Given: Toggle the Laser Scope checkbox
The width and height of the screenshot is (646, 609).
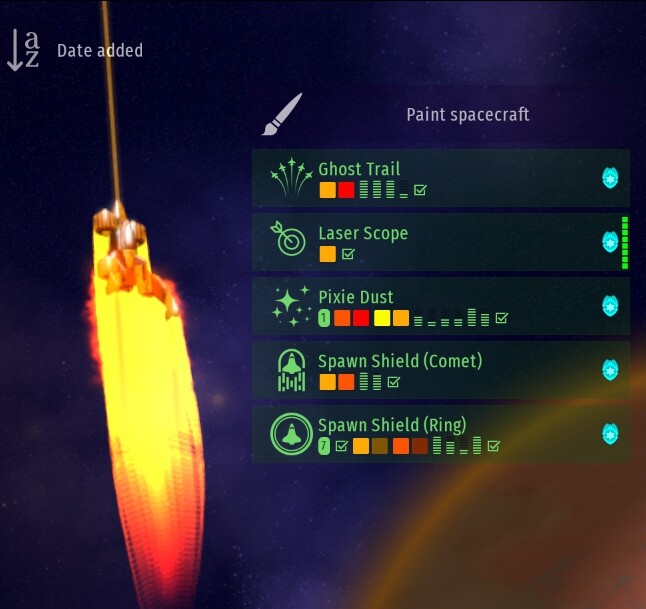Looking at the screenshot, I should [x=348, y=254].
